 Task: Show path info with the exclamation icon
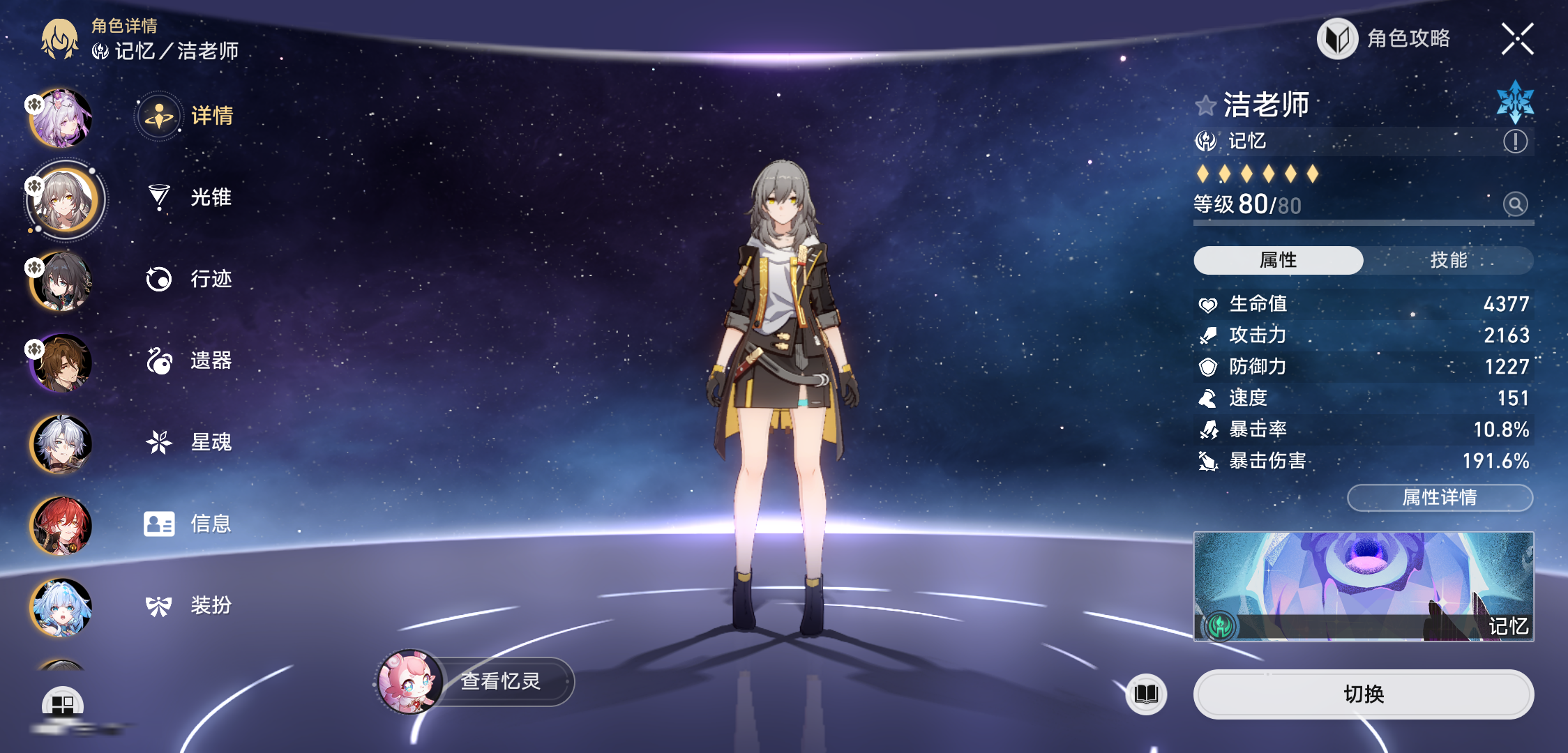pyautogui.click(x=1515, y=142)
